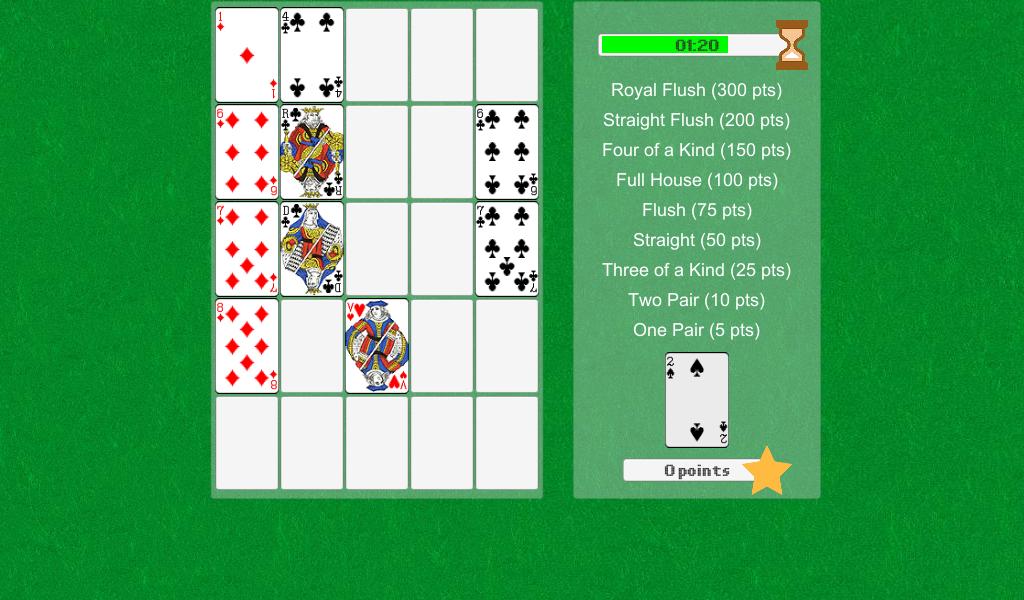Select the king of clubs card
Screen dimensions: 1024x600
312,152
